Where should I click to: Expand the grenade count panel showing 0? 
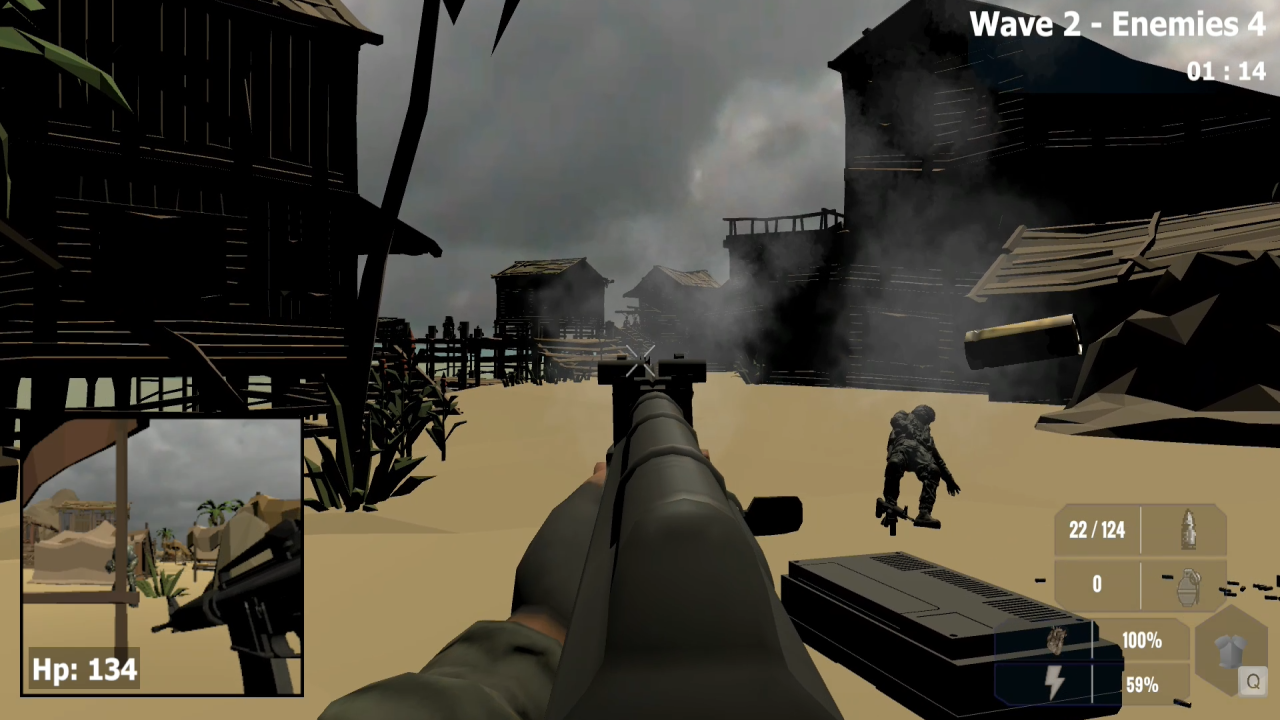1096,584
